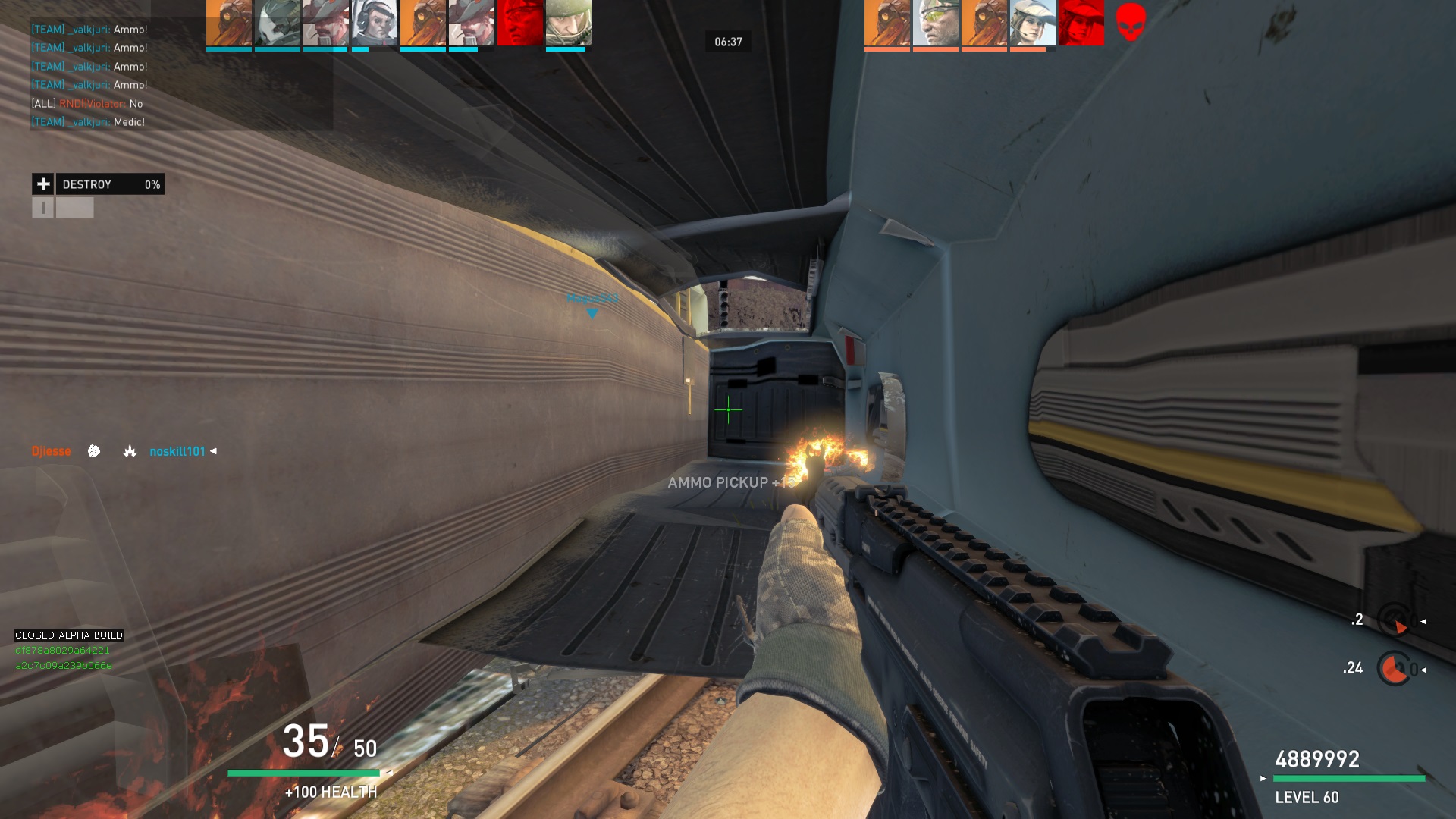The height and width of the screenshot is (819, 1456).
Task: Click the red dead enemy woman portrait
Action: (1081, 23)
